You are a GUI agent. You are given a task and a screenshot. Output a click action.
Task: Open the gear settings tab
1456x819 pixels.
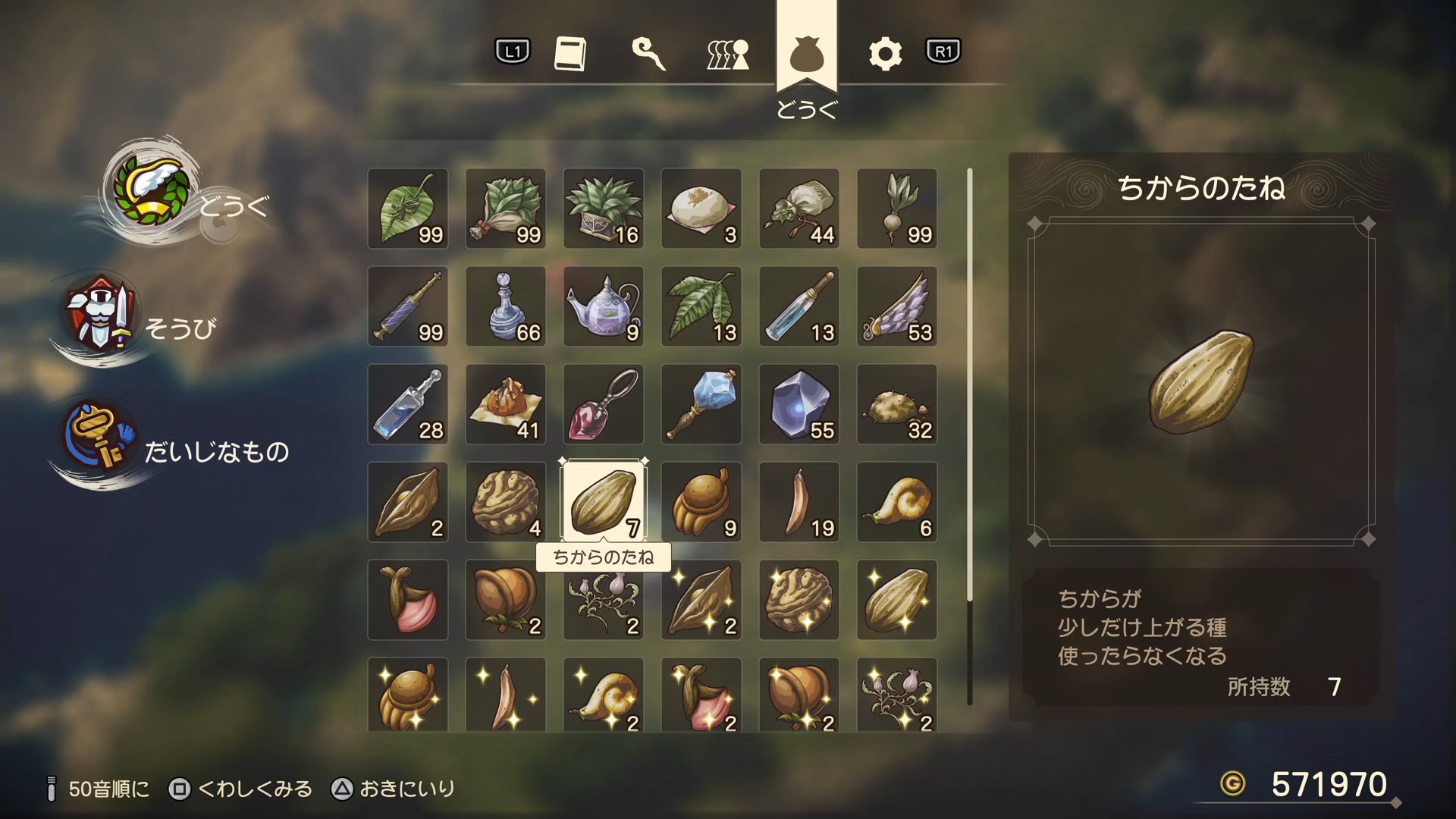[885, 54]
